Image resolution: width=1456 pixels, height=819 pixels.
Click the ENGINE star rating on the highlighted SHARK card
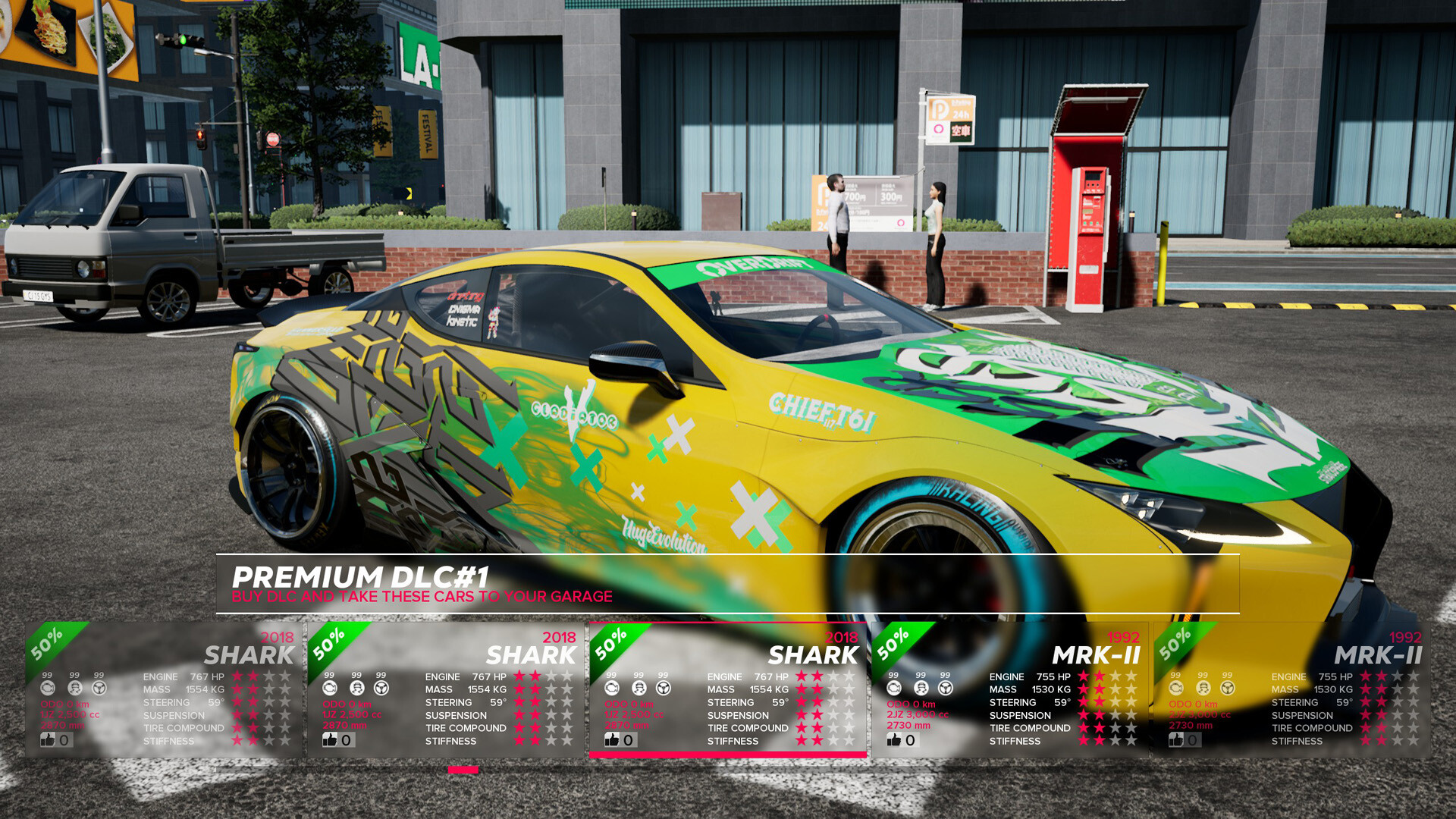(x=823, y=677)
